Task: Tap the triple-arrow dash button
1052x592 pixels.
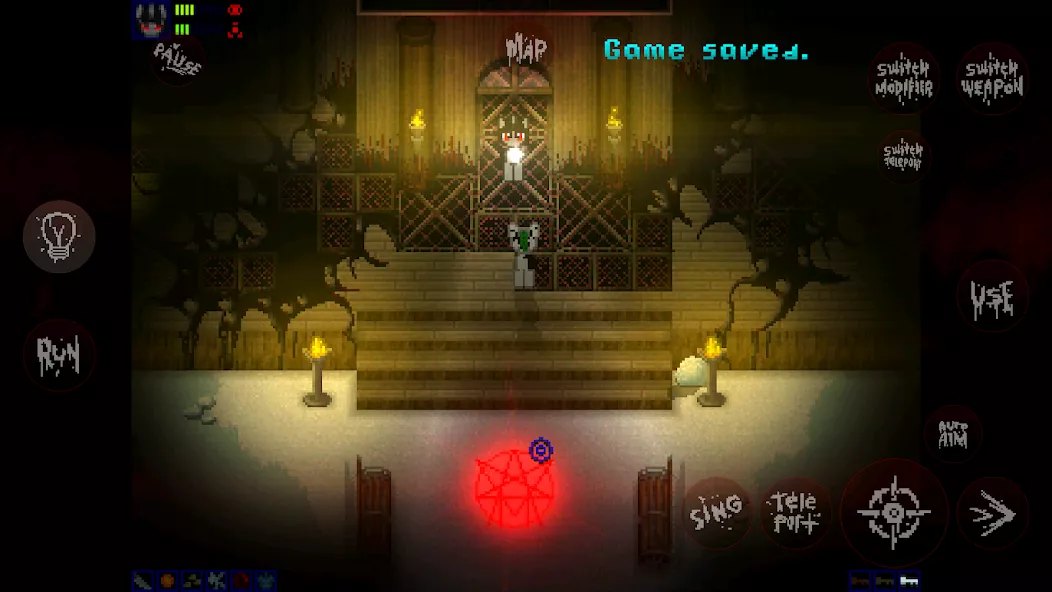Action: tap(991, 513)
